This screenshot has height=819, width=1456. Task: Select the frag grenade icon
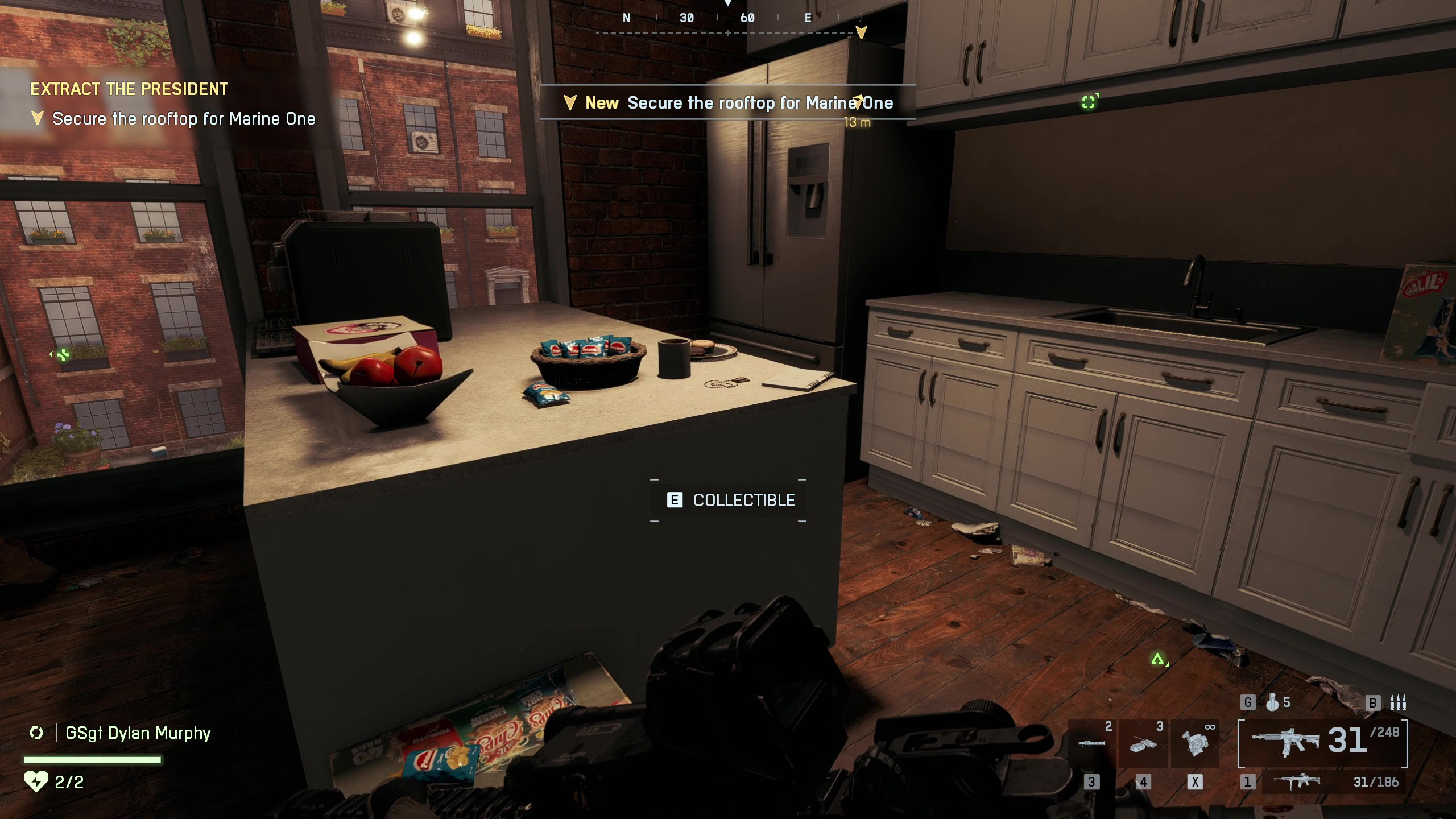tap(1273, 703)
